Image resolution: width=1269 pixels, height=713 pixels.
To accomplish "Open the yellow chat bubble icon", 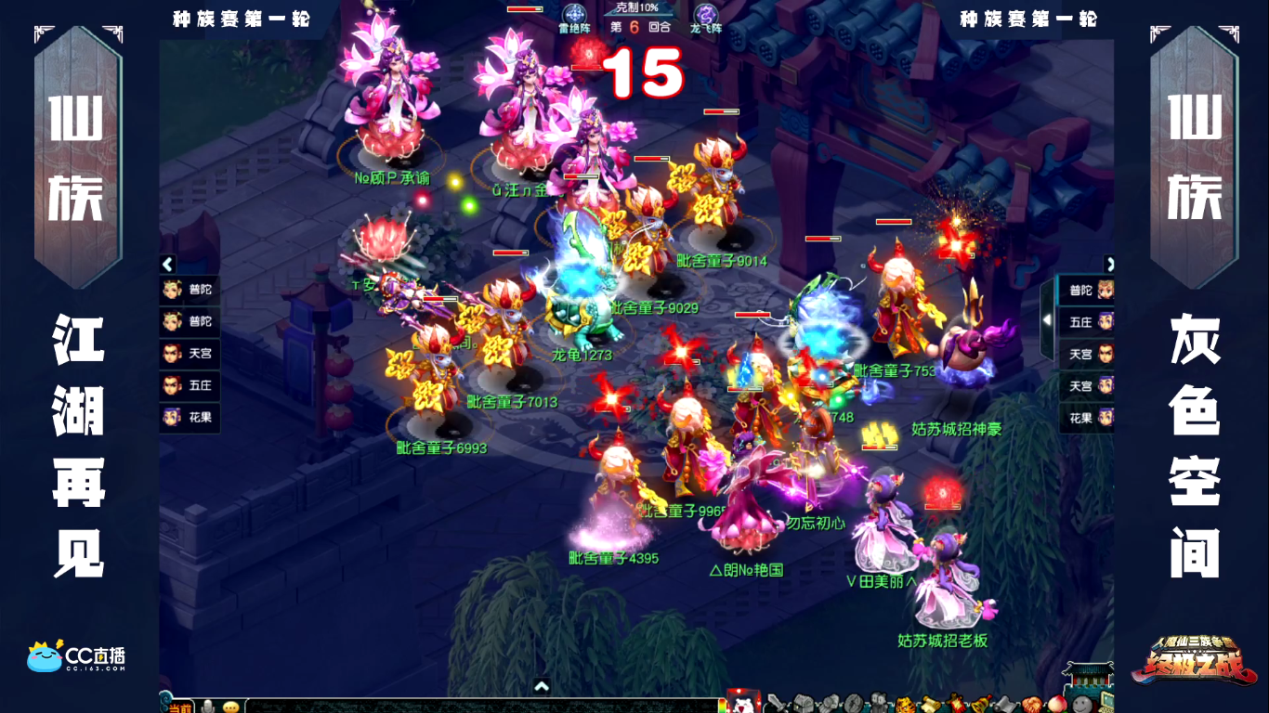I will click(x=231, y=706).
